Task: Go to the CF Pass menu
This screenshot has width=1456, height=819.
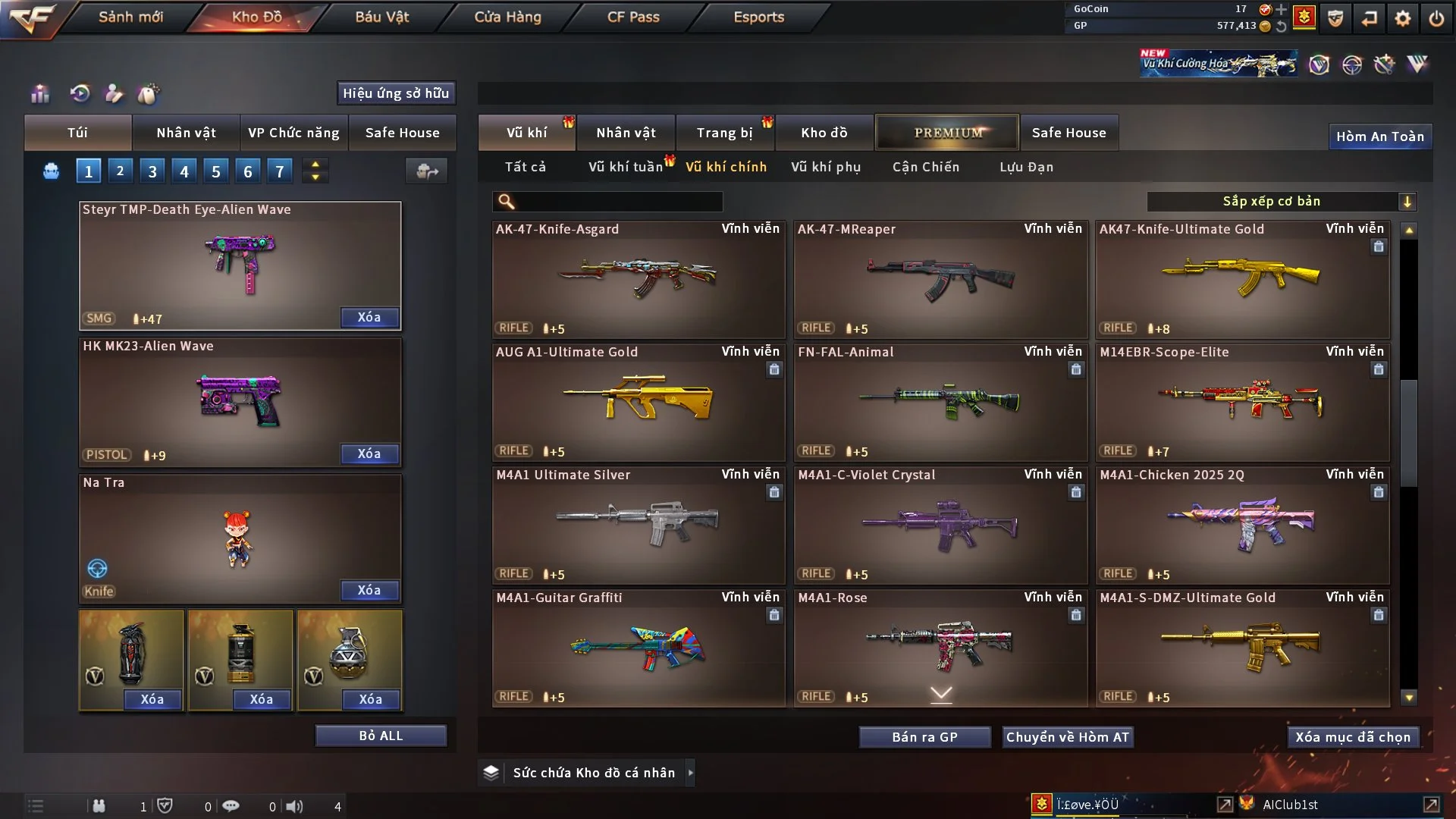Action: point(633,17)
